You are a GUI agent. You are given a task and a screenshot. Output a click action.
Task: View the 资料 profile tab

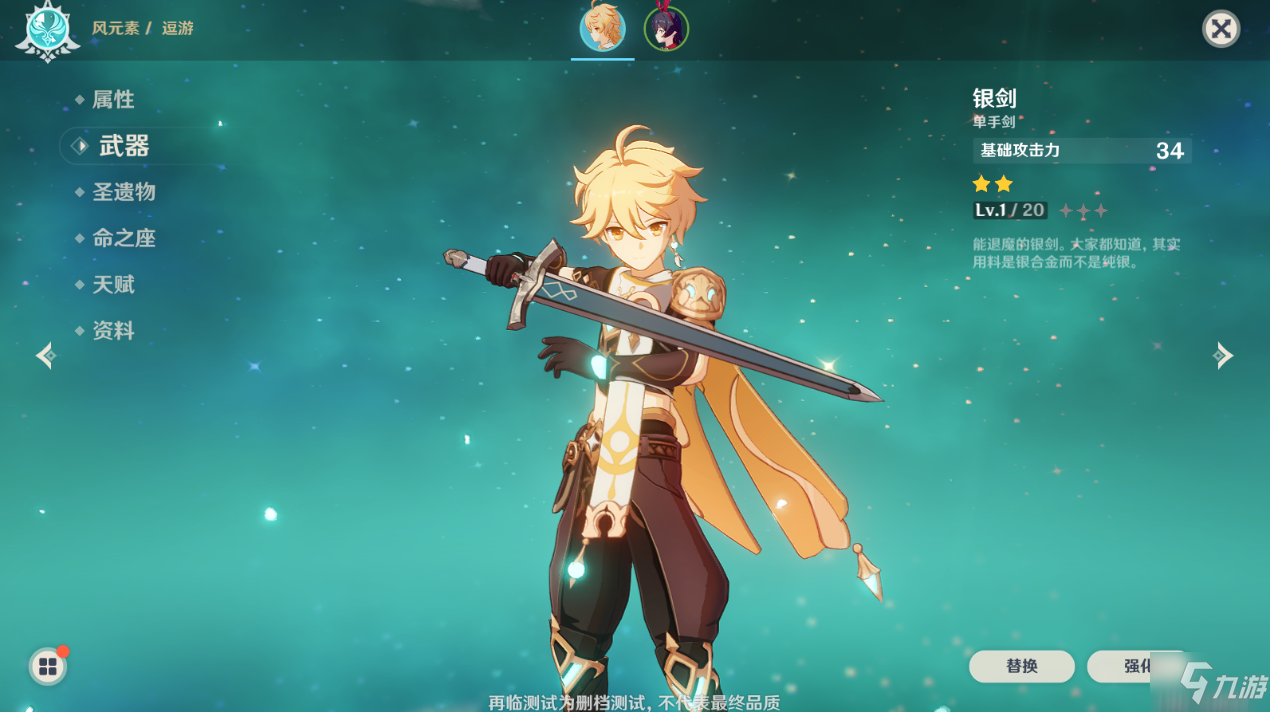coord(113,331)
